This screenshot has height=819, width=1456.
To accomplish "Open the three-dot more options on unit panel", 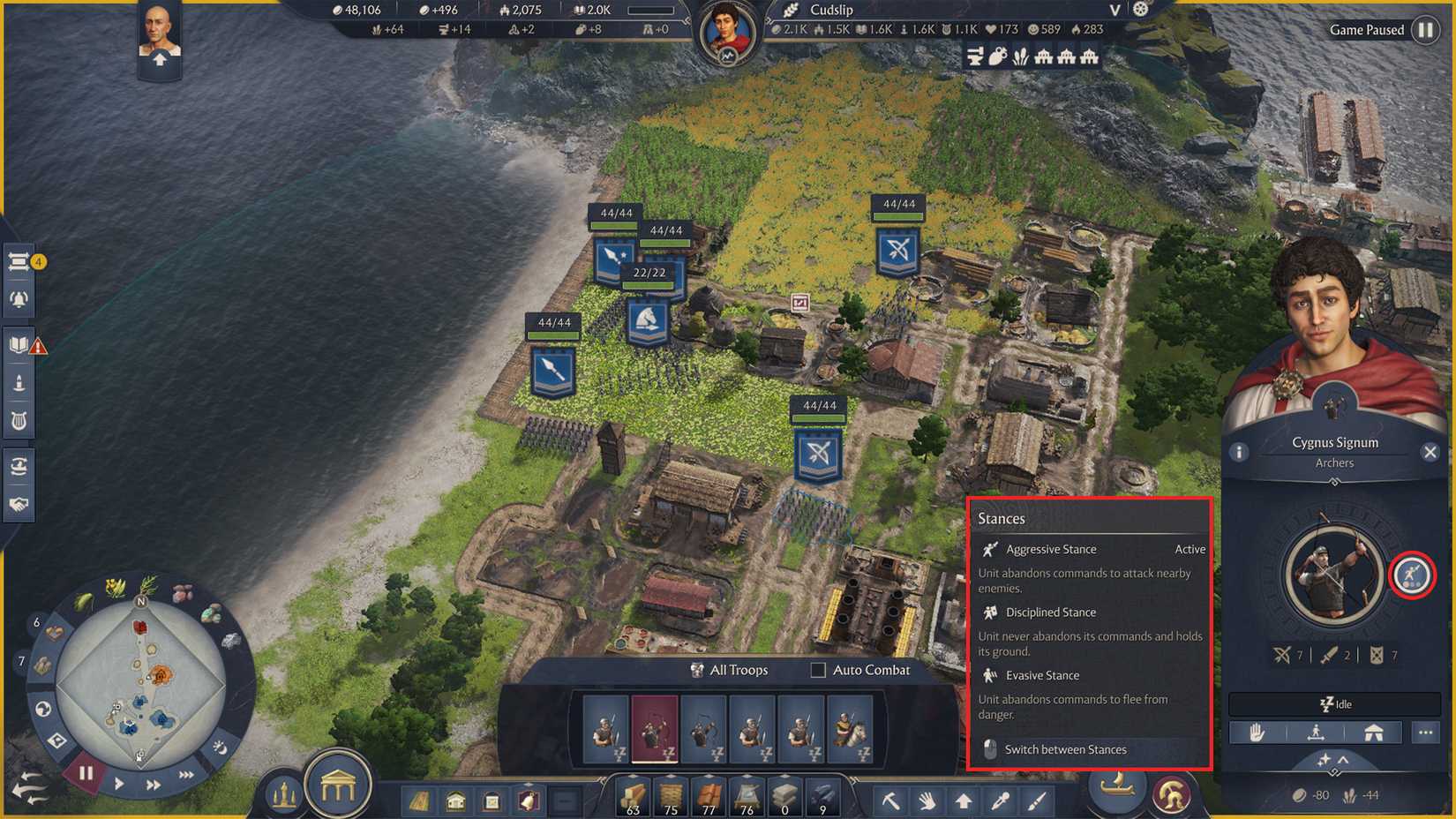I will pyautogui.click(x=1427, y=732).
